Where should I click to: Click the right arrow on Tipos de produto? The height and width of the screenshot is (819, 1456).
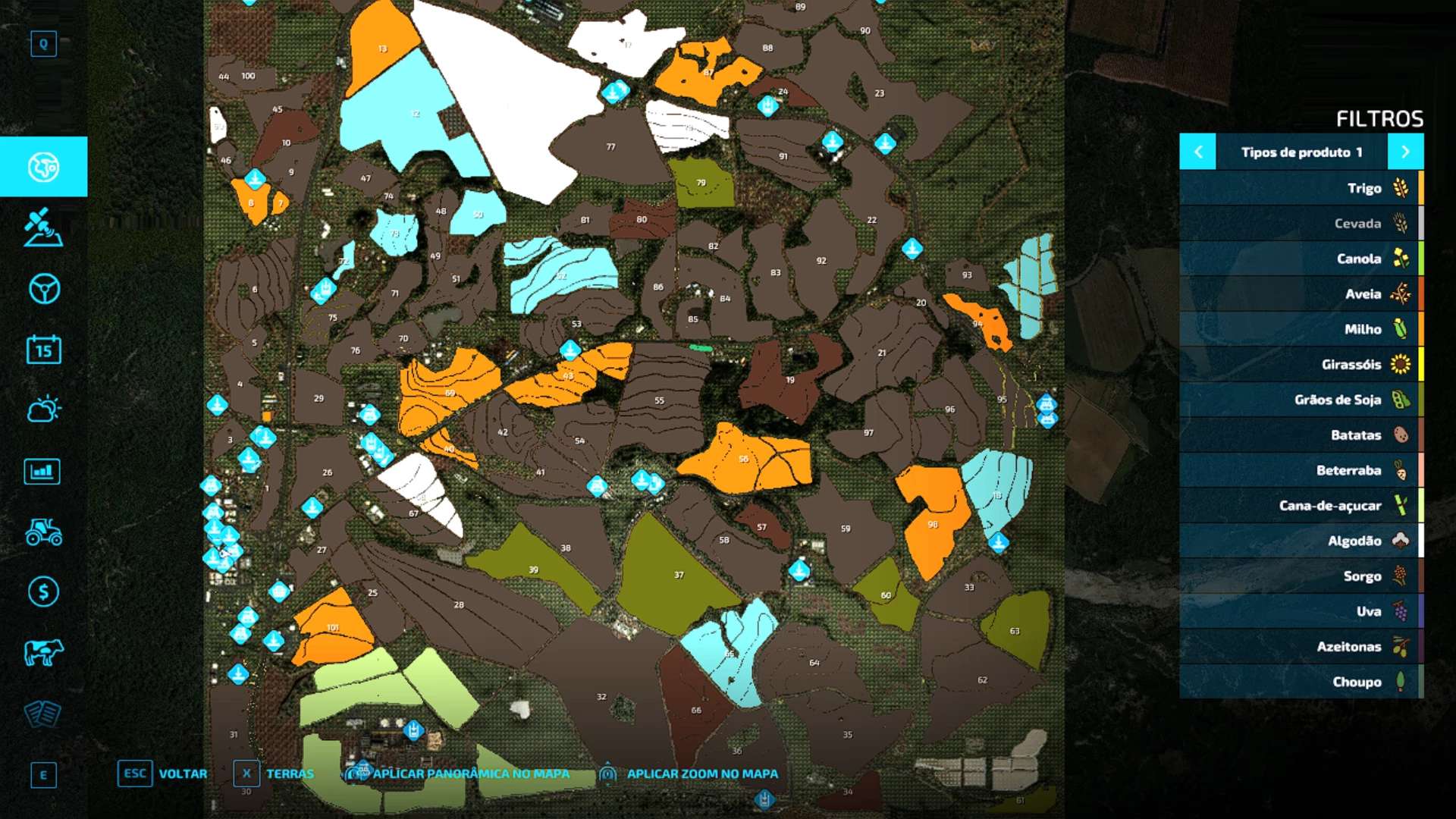click(1407, 152)
